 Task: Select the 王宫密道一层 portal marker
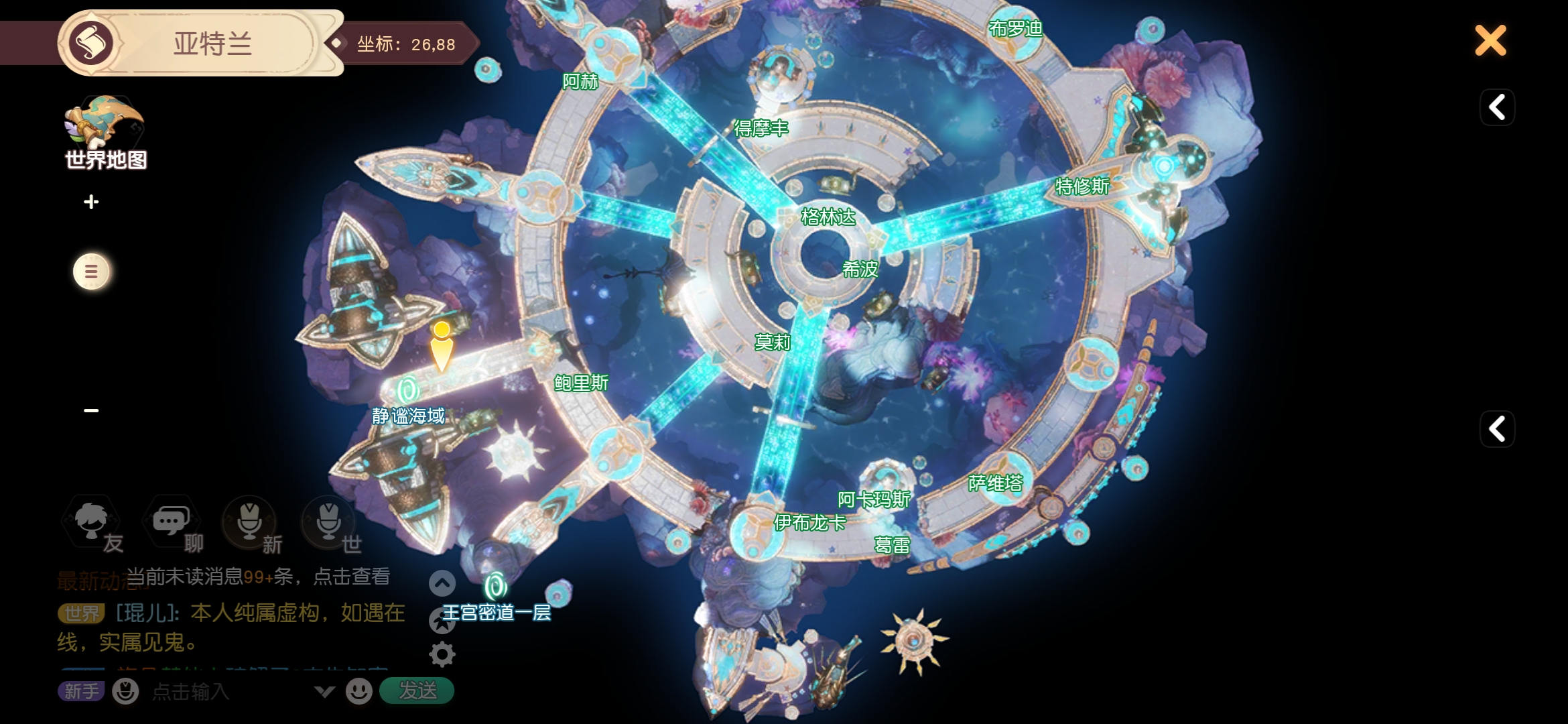click(x=496, y=586)
